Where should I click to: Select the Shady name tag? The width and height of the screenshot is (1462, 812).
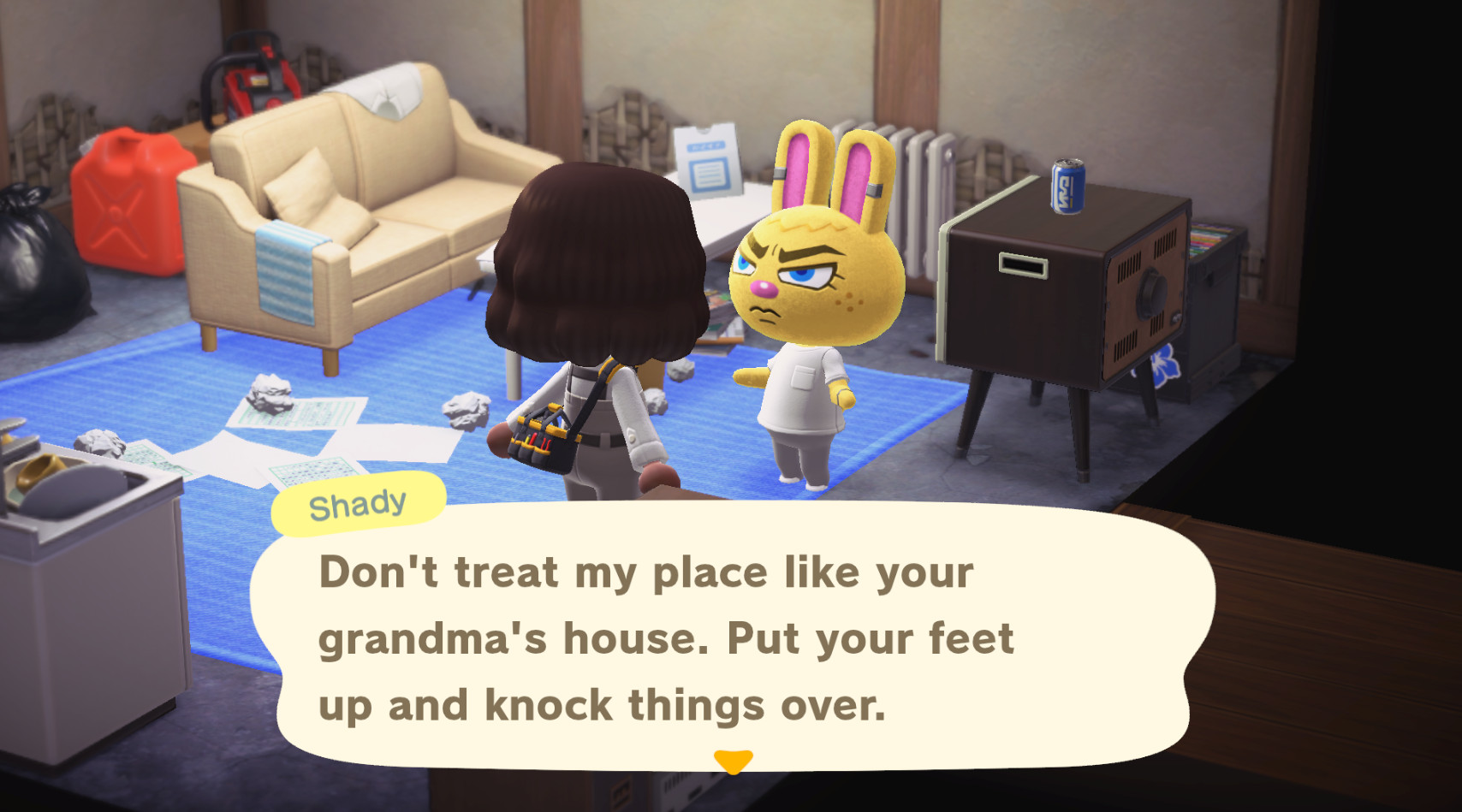click(x=360, y=502)
